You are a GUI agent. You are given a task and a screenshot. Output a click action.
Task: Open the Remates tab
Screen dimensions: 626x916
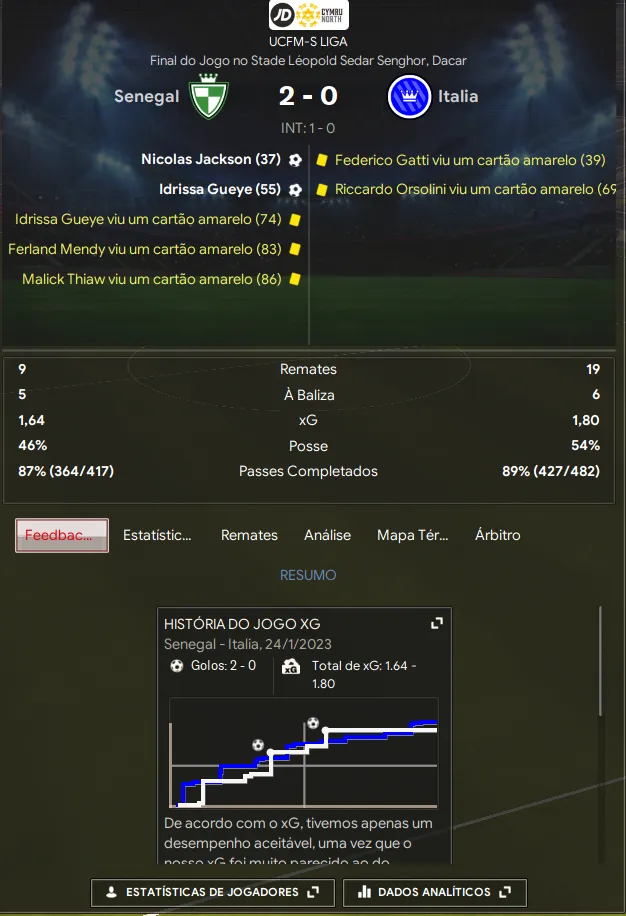(x=249, y=535)
